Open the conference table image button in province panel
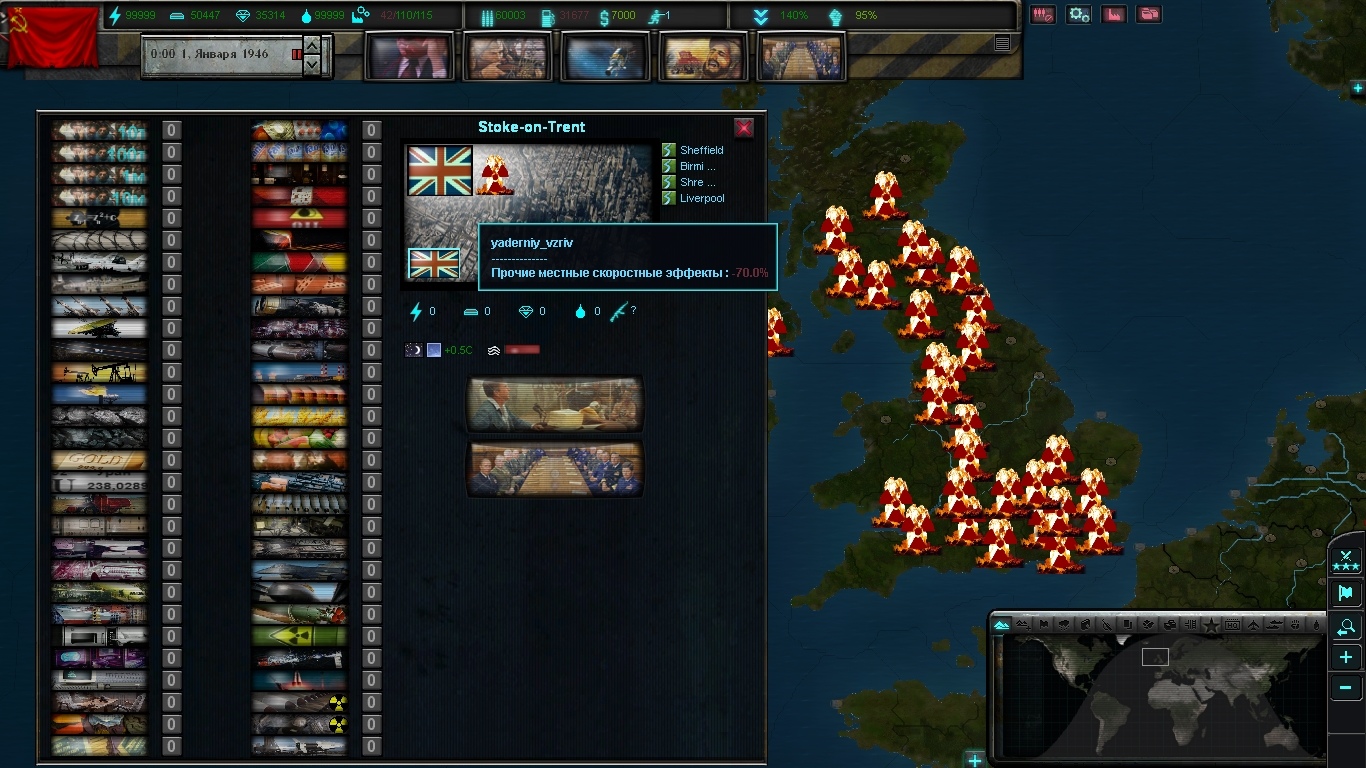 555,469
